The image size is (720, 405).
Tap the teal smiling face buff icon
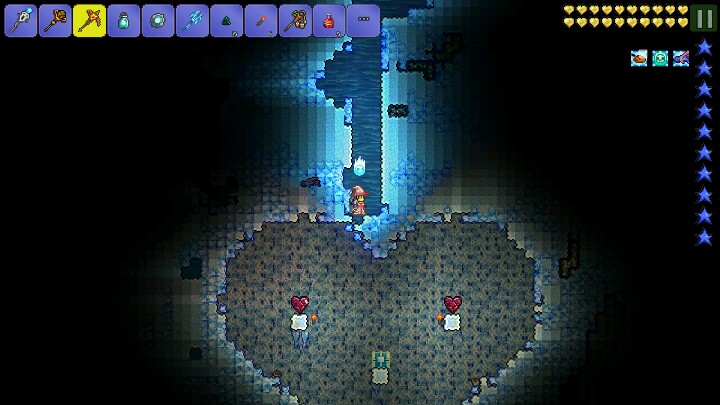(x=660, y=58)
